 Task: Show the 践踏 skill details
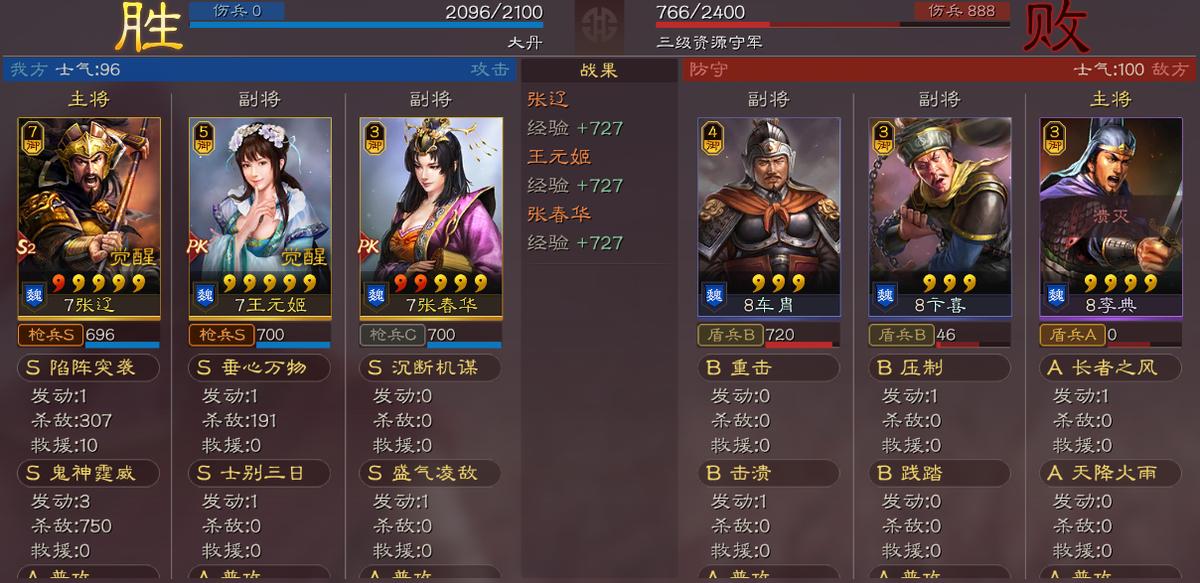coord(940,473)
